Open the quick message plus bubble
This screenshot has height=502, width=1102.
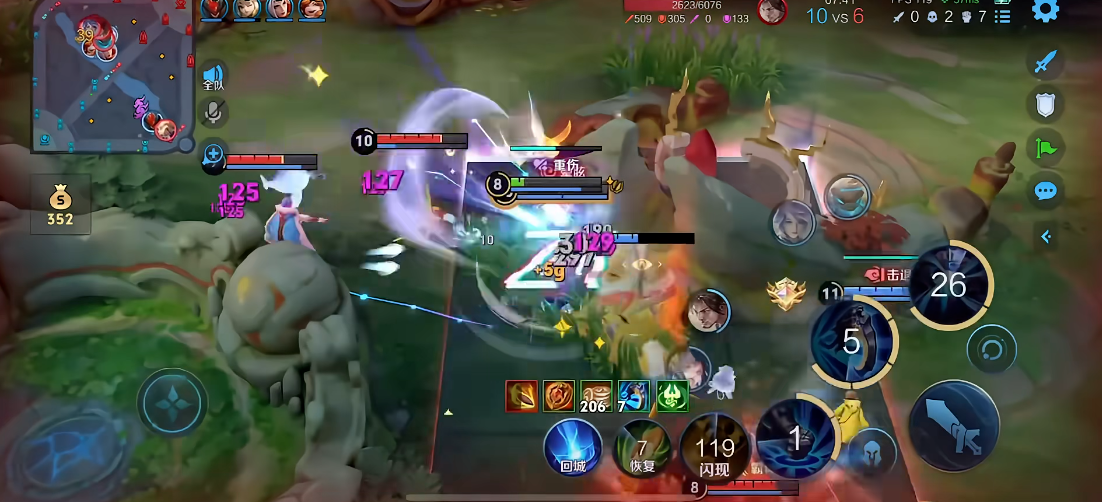tap(213, 154)
